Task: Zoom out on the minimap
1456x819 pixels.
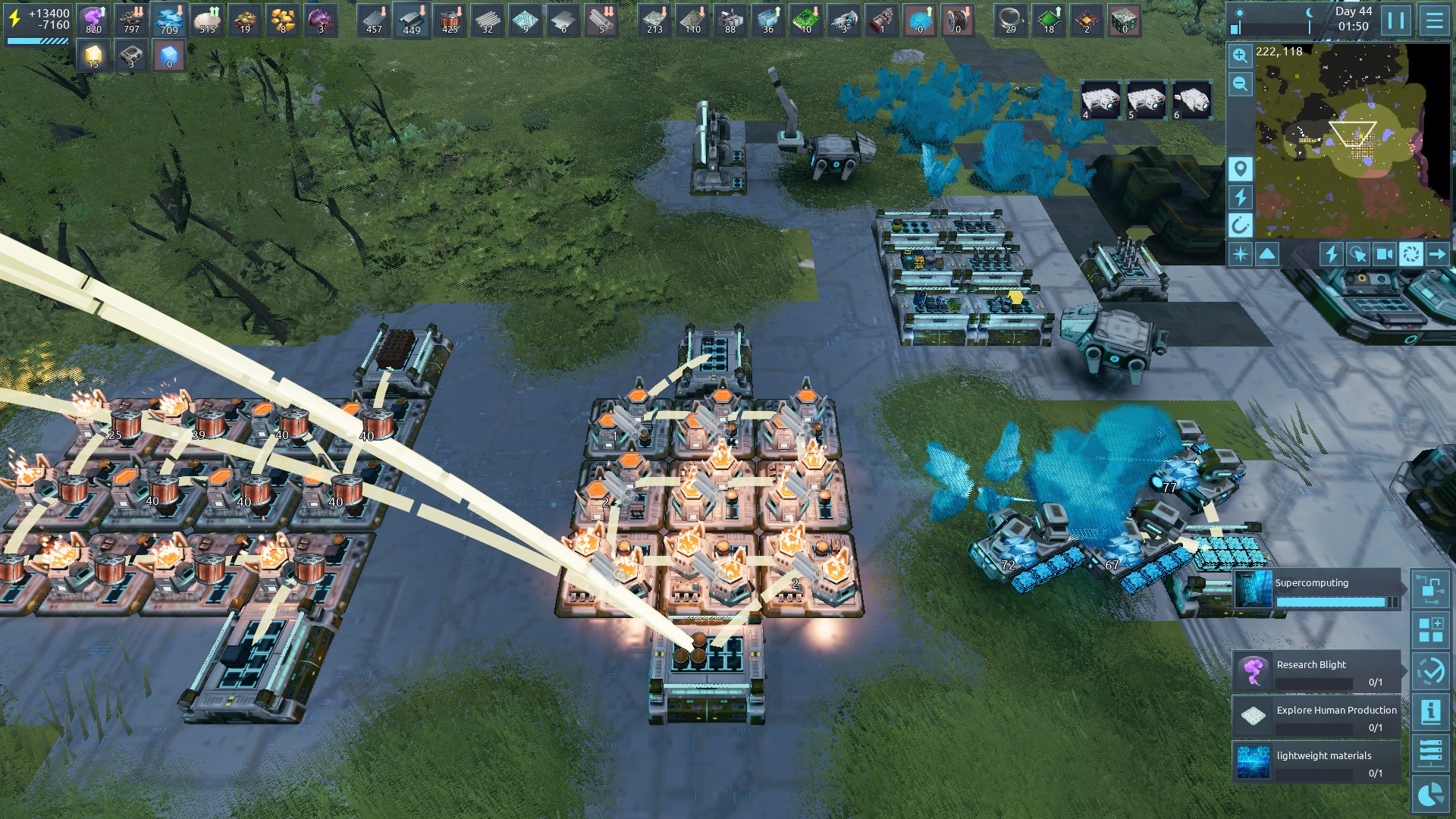Action: (x=1240, y=84)
